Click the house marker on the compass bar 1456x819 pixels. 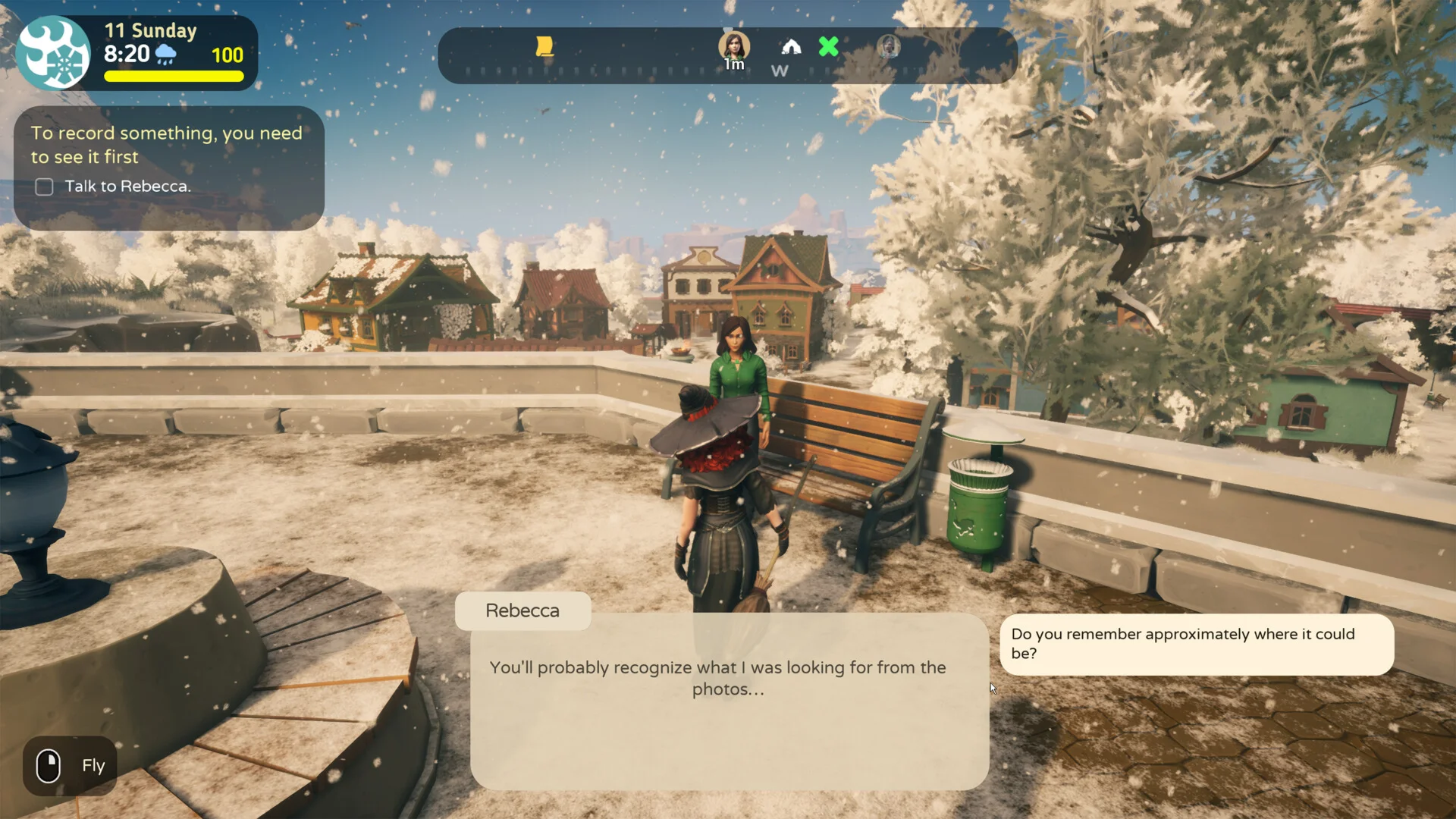click(x=791, y=47)
